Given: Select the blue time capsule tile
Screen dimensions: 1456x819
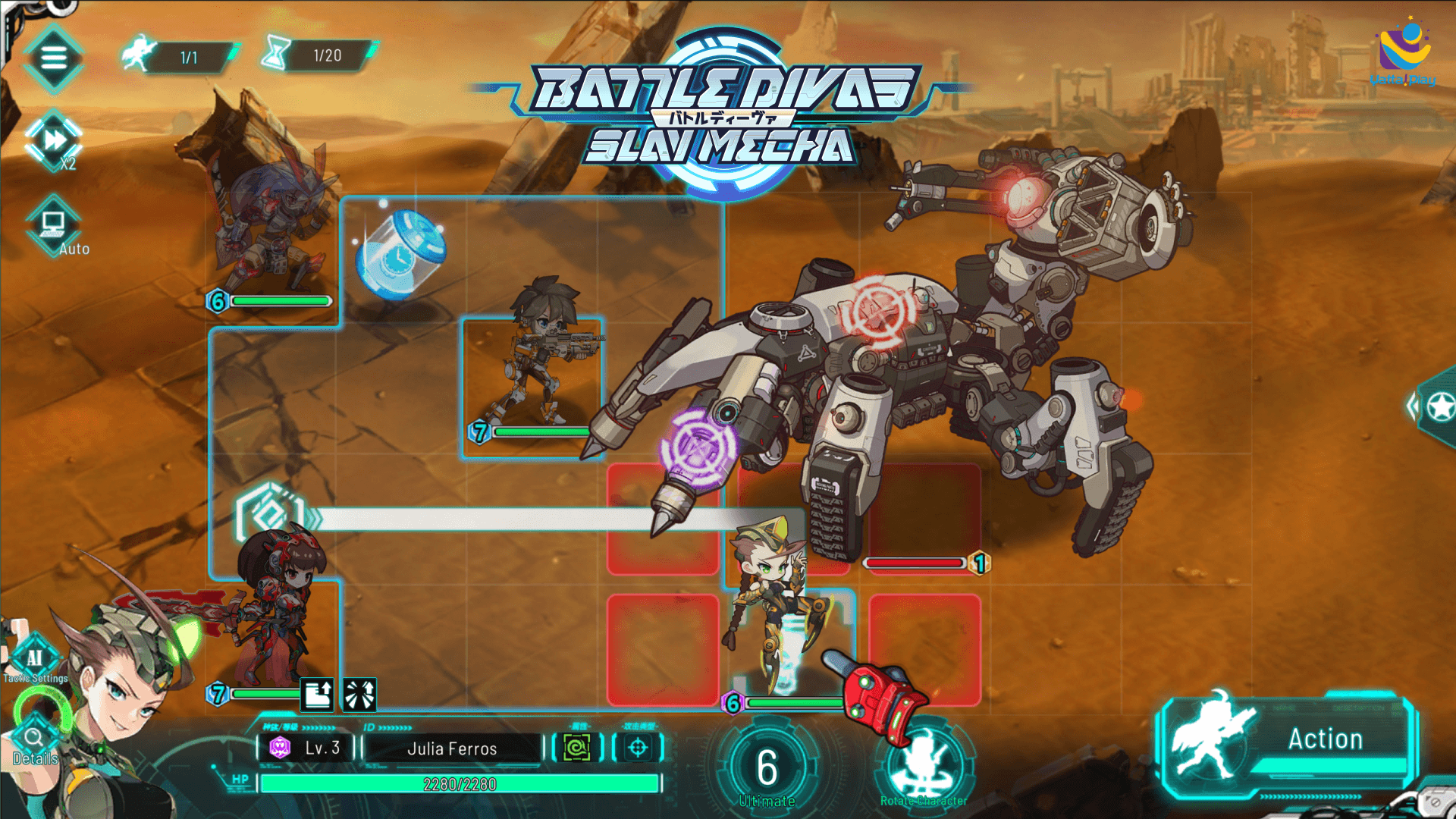Looking at the screenshot, I should 399,255.
